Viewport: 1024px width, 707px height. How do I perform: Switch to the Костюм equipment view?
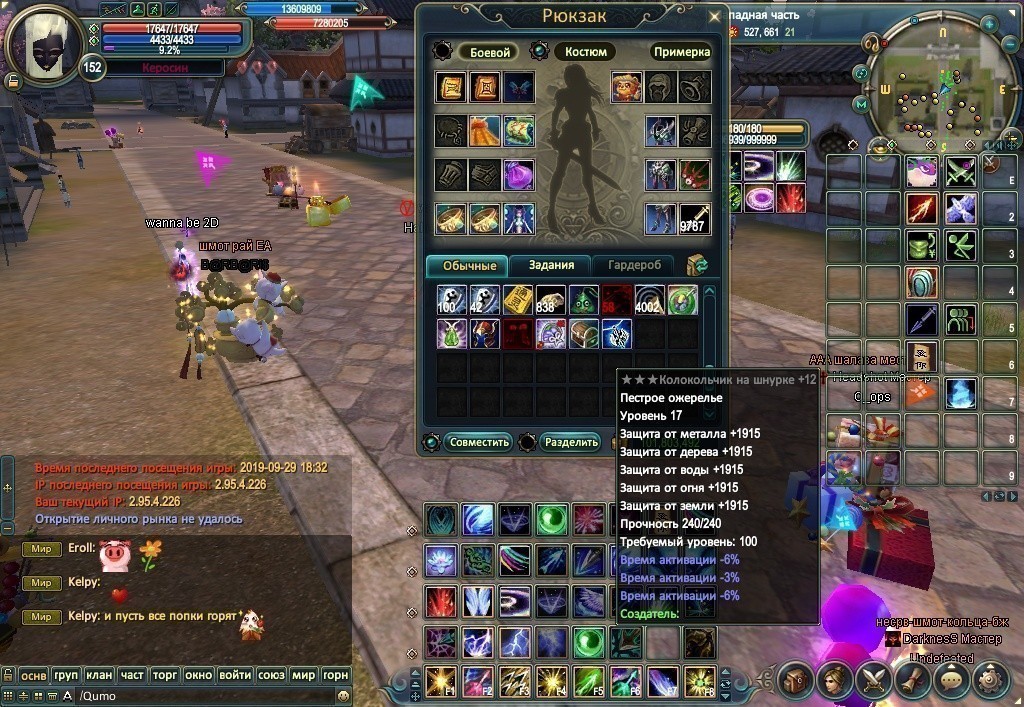point(585,52)
